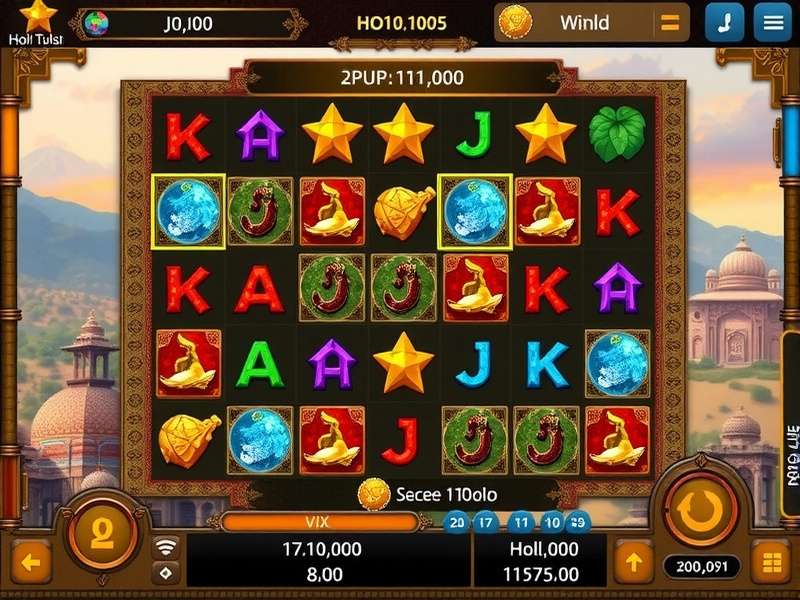This screenshot has width=800, height=600.
Task: Open the orange grid button
Action: click(x=770, y=563)
